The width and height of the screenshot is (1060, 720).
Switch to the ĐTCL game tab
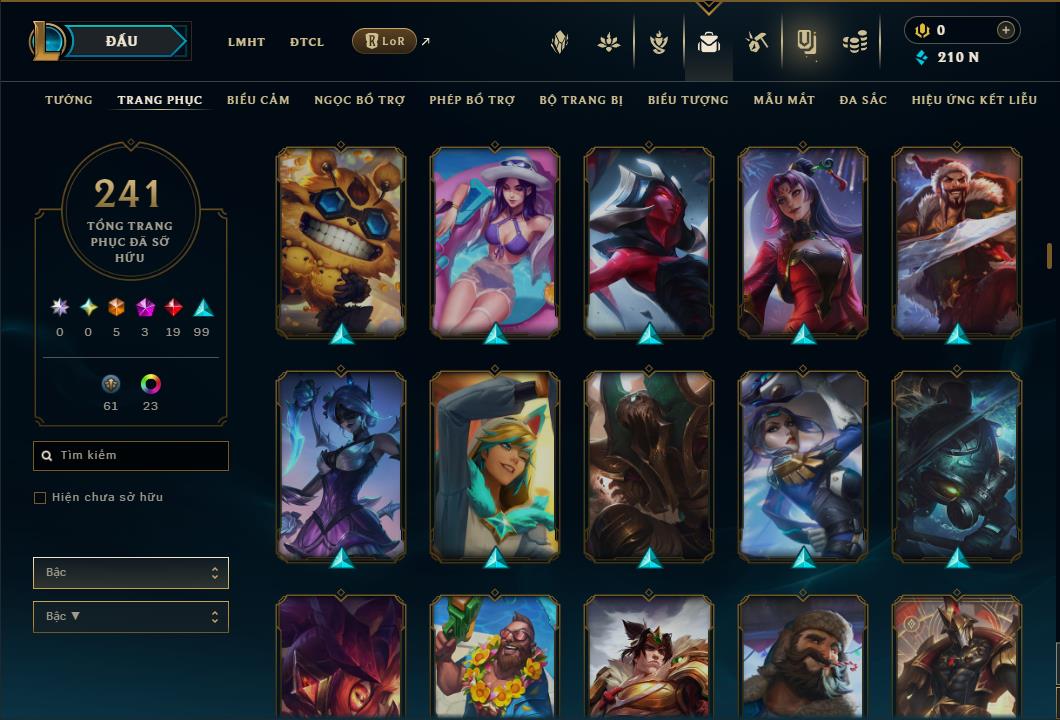[307, 42]
